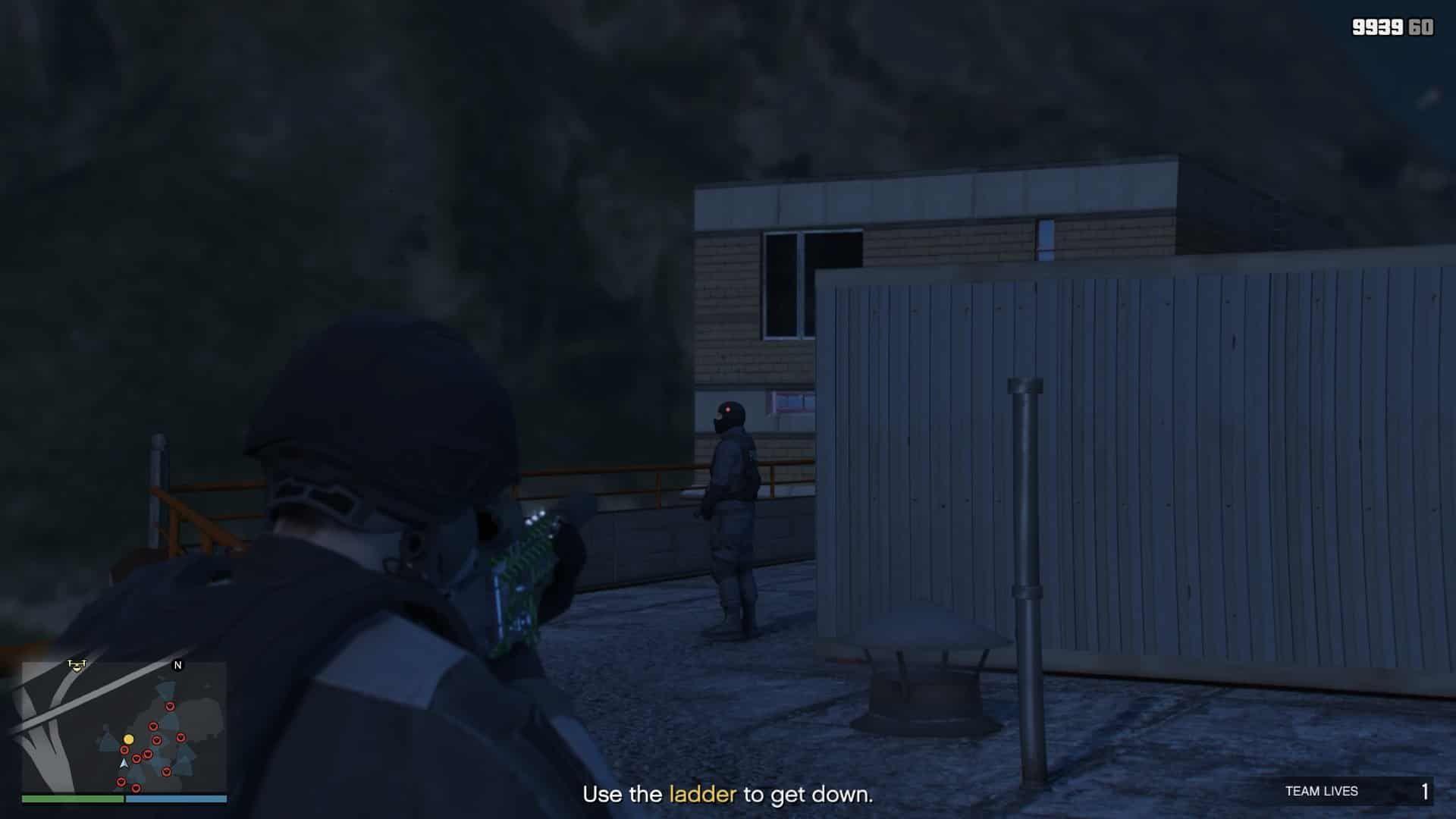Click the North indicator on the minimap
The height and width of the screenshot is (819, 1456).
pyautogui.click(x=177, y=666)
